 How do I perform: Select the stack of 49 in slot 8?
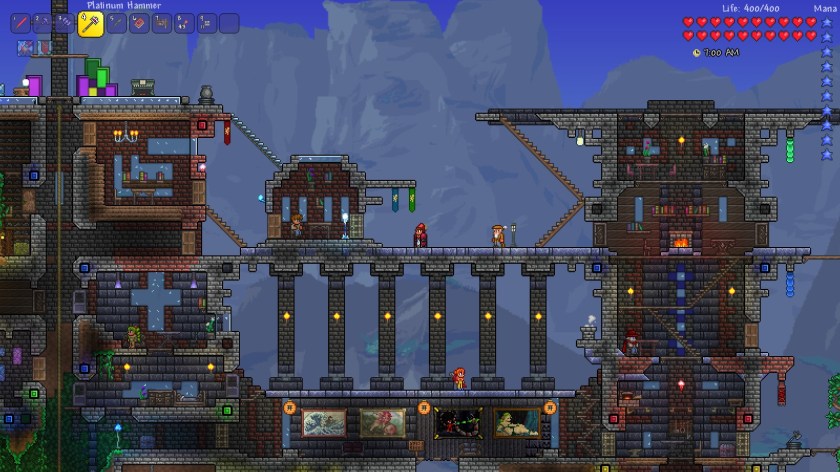[x=184, y=23]
